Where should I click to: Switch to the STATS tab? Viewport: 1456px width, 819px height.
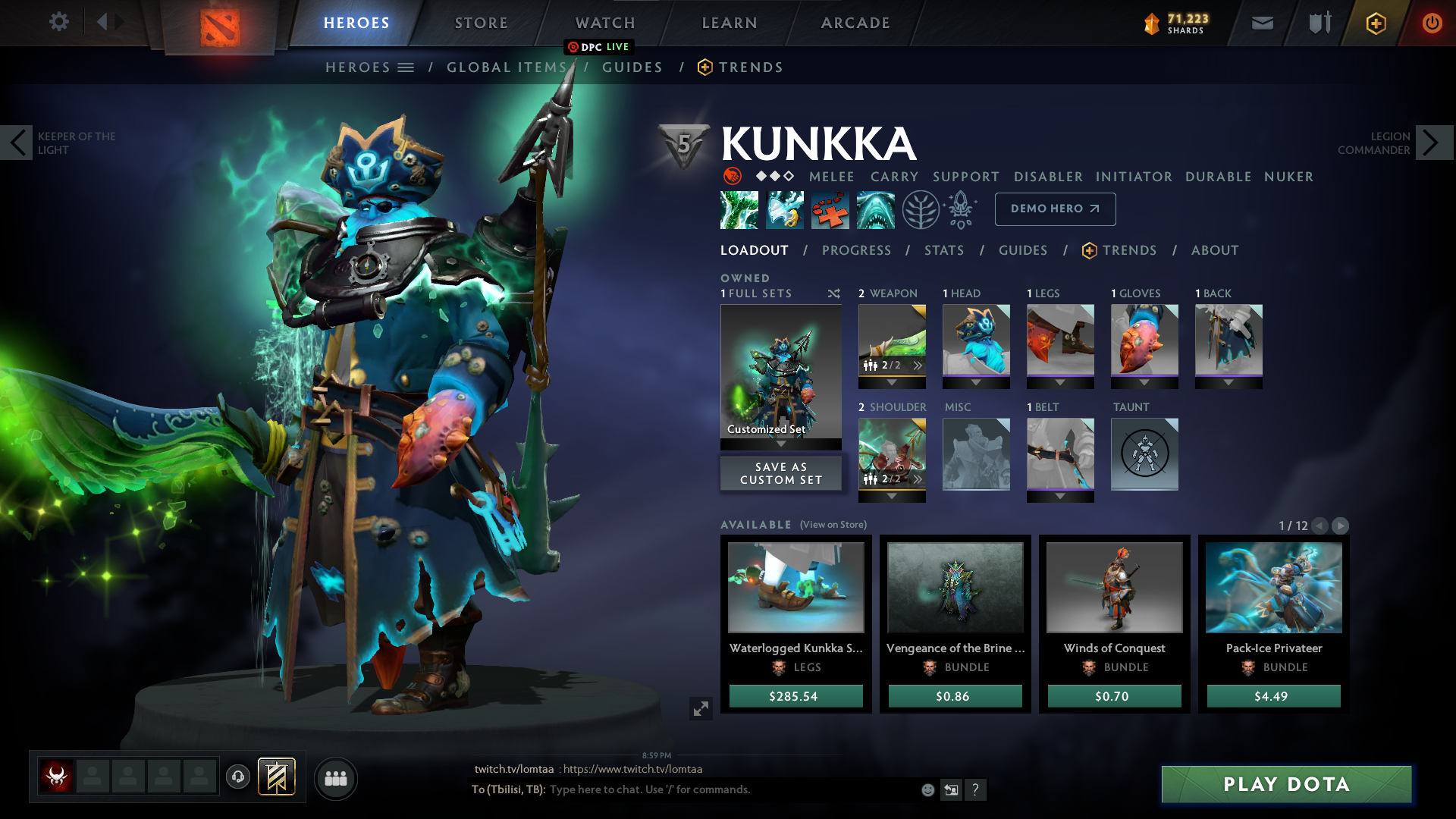pos(944,250)
